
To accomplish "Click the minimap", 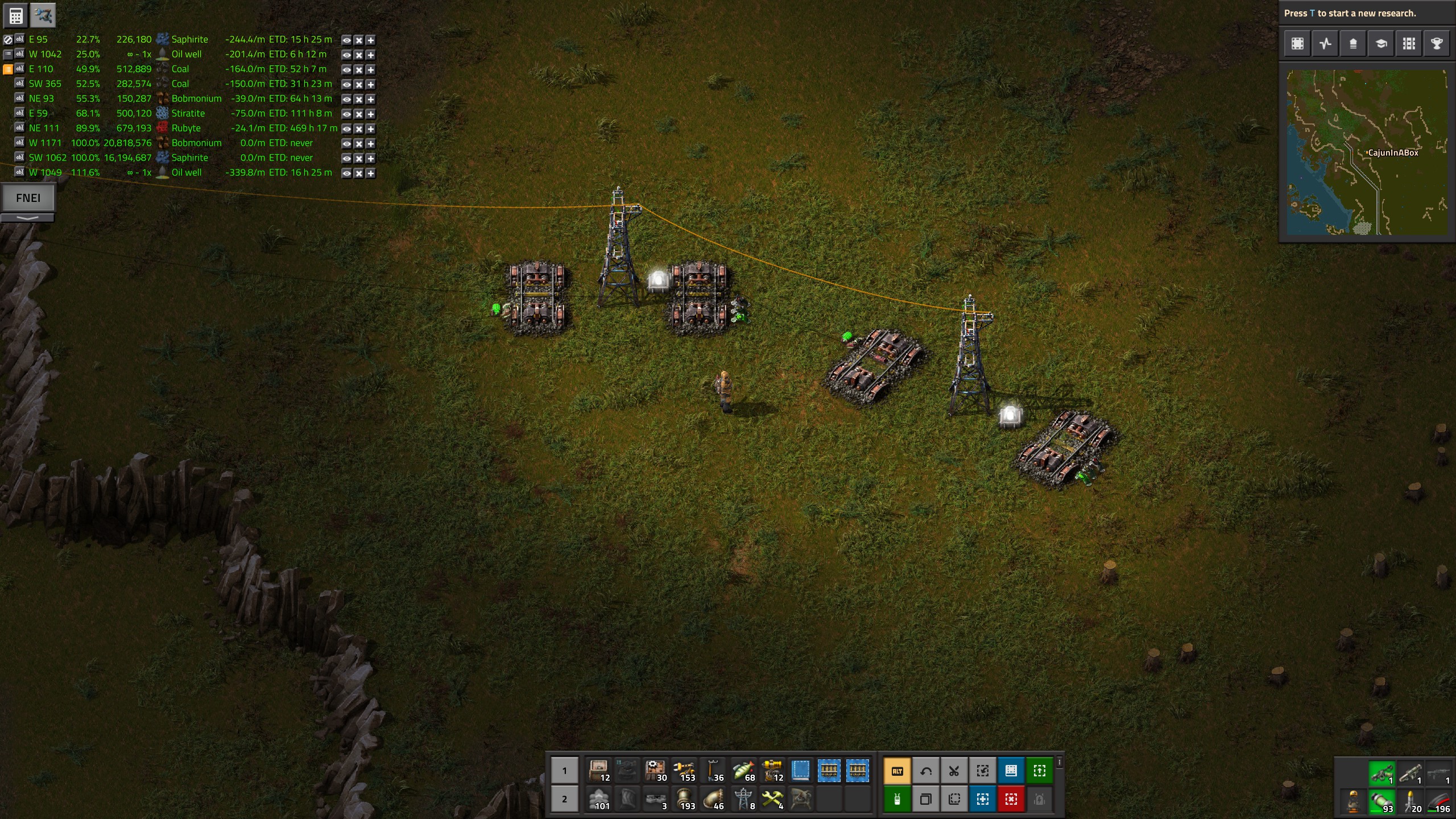I will pos(1367,152).
